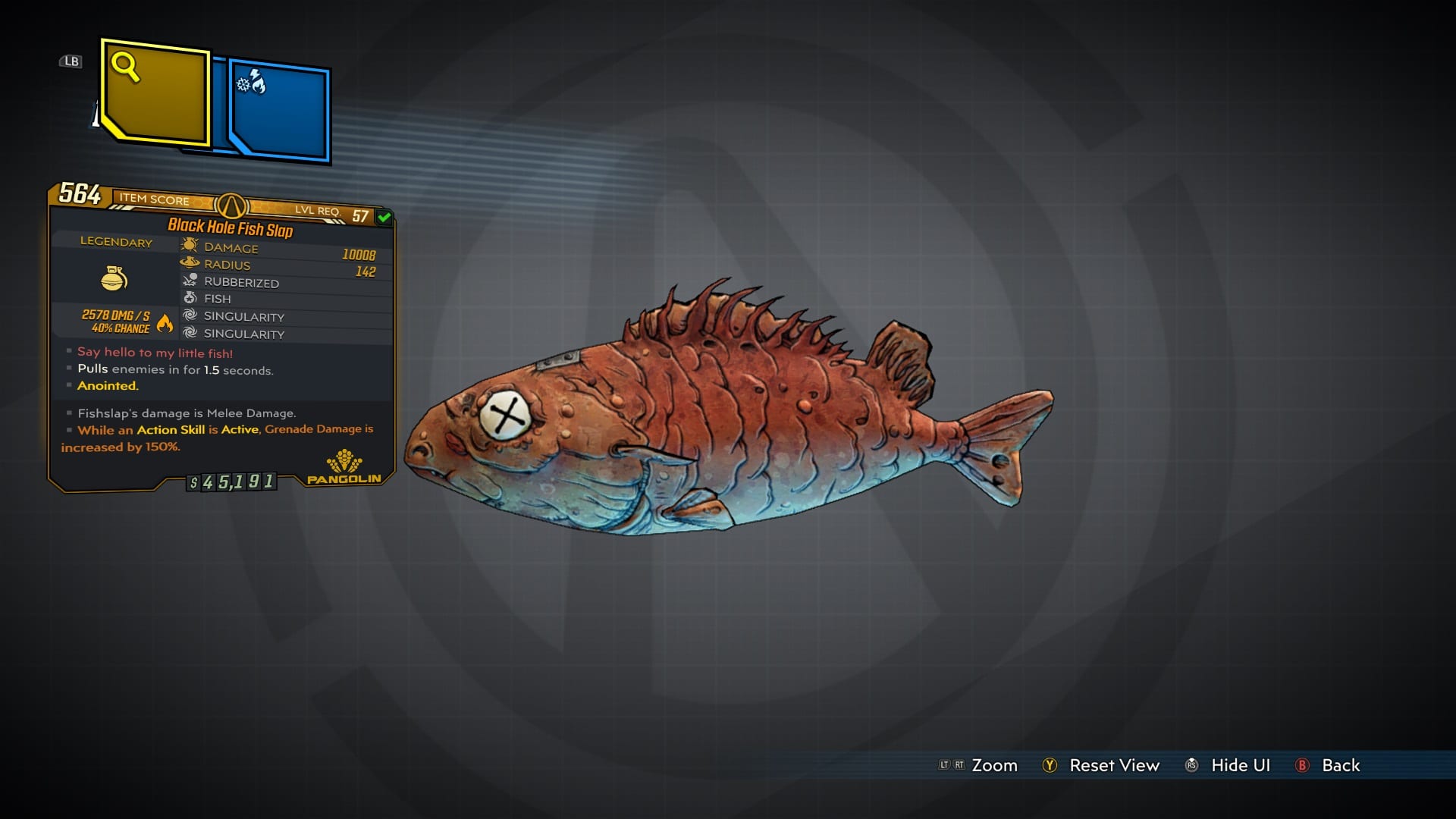Click the Borderlands vault emblem on item score bar
1456x819 pixels.
pos(231,206)
